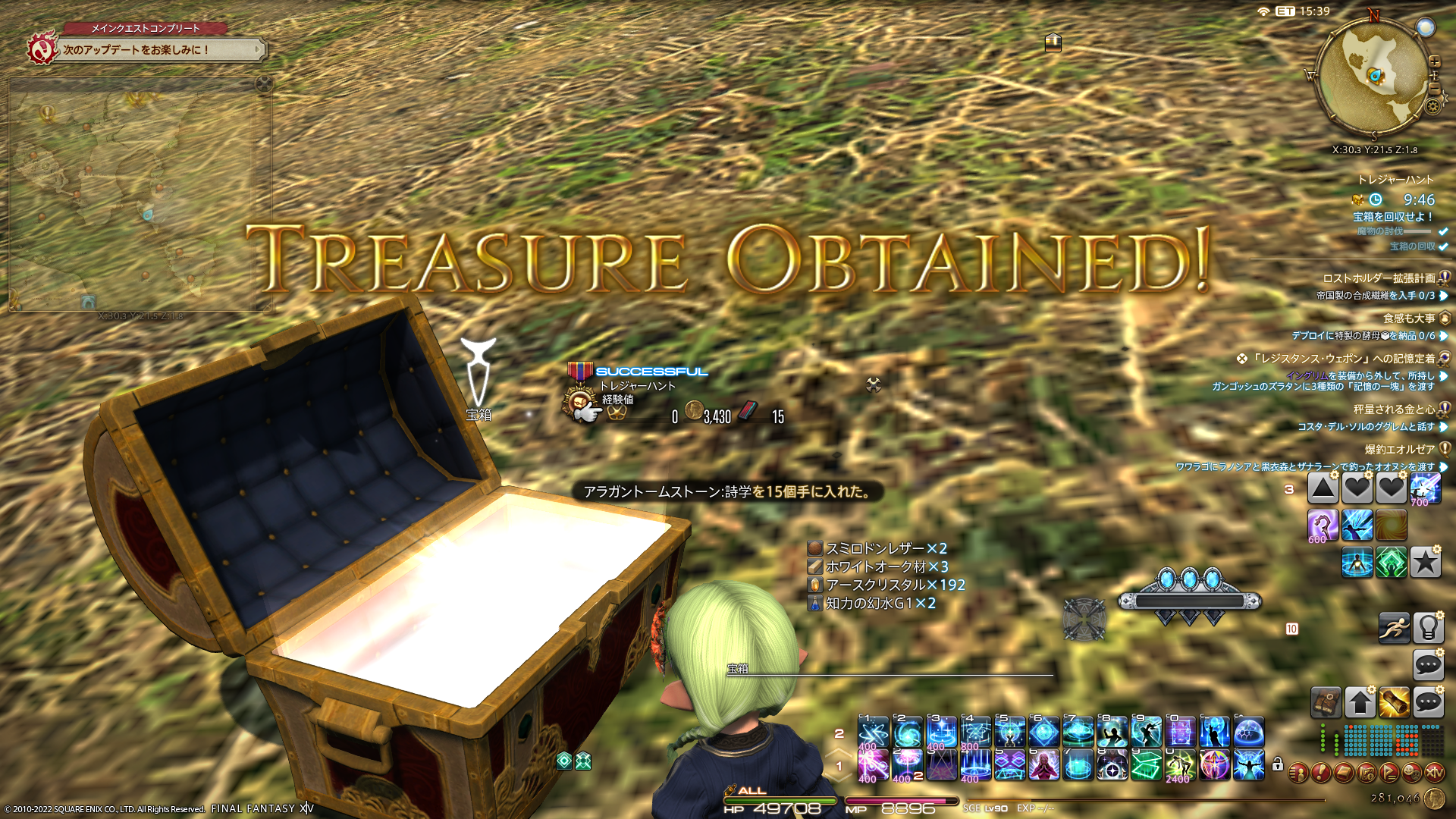Activate the Sprint running-figure action
Image resolution: width=1456 pixels, height=819 pixels.
(x=1394, y=628)
